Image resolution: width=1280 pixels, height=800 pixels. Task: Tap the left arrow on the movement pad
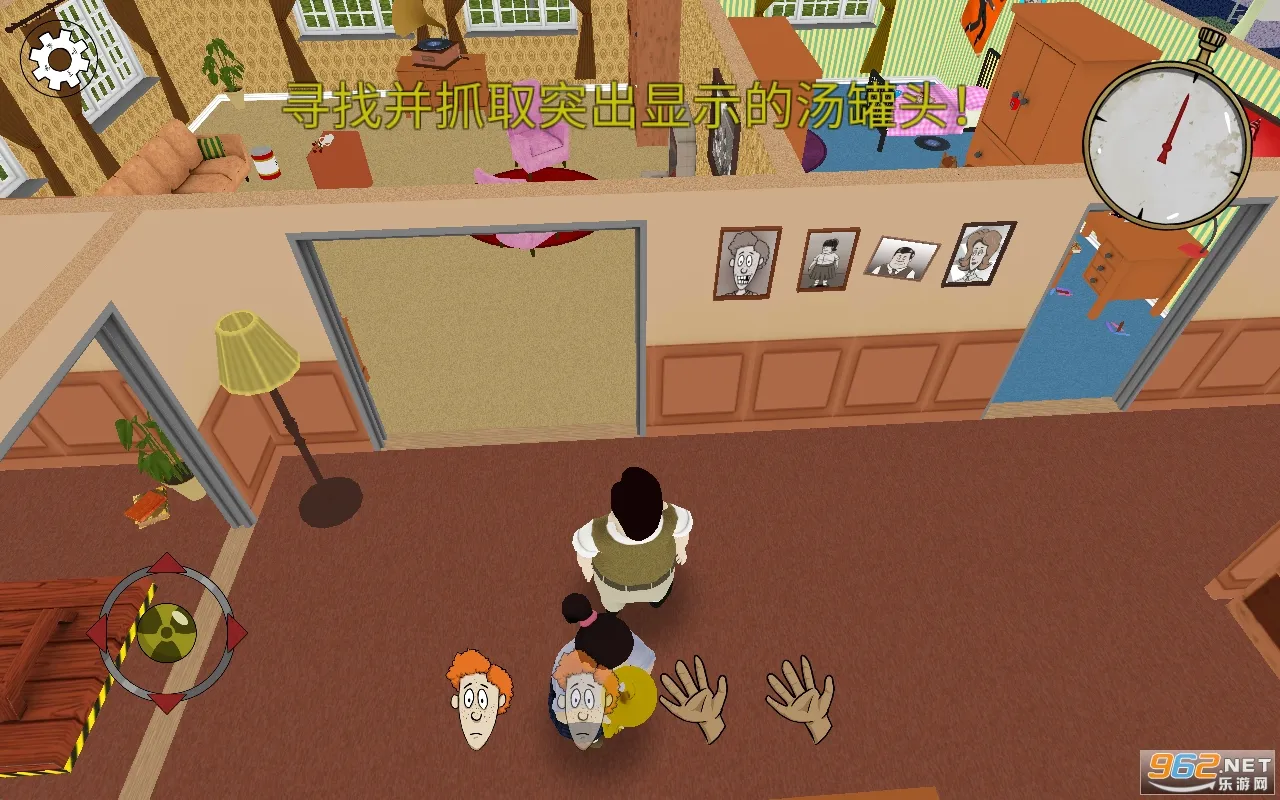point(97,632)
